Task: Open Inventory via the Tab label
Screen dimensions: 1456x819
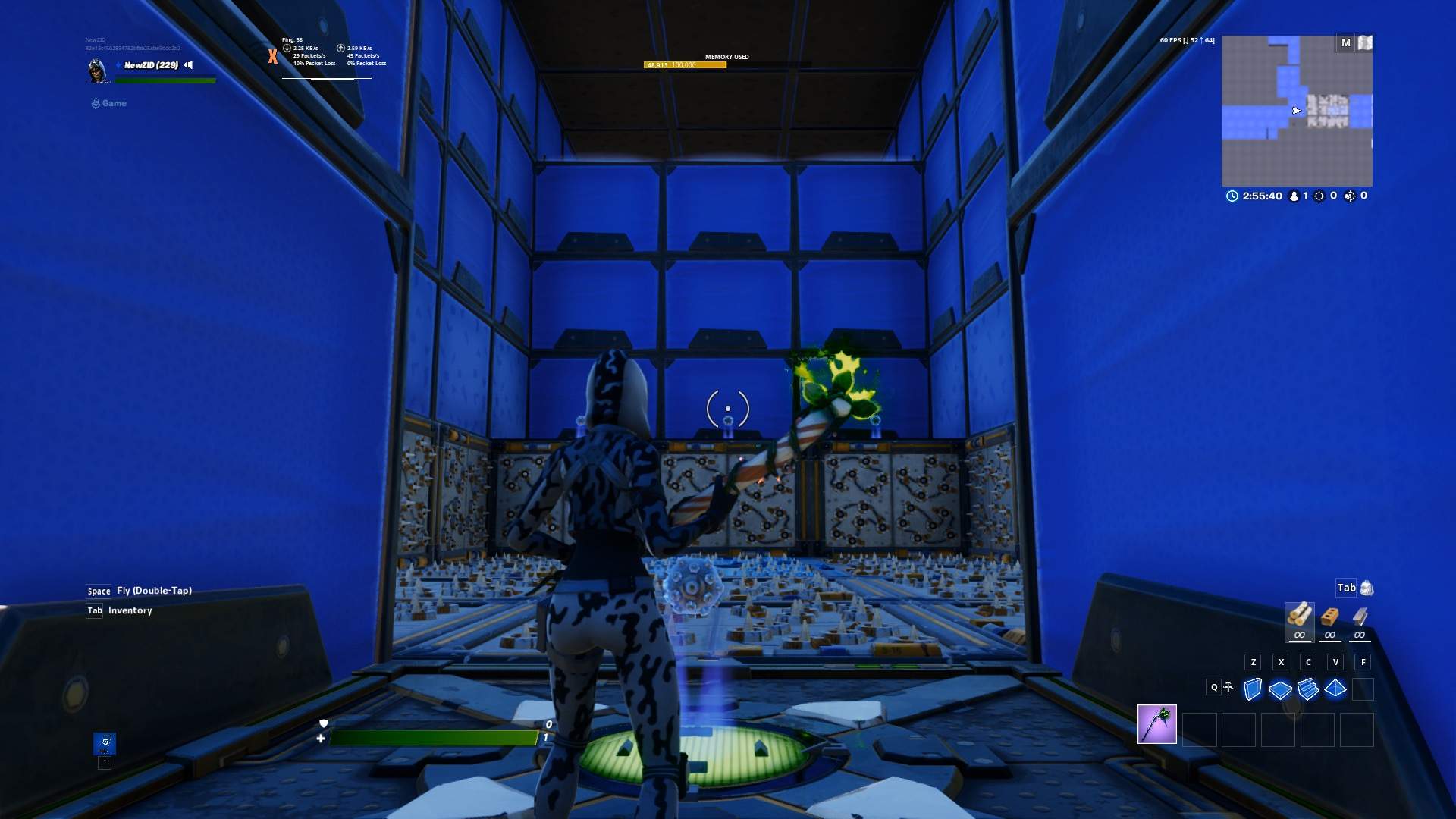Action: click(x=94, y=610)
